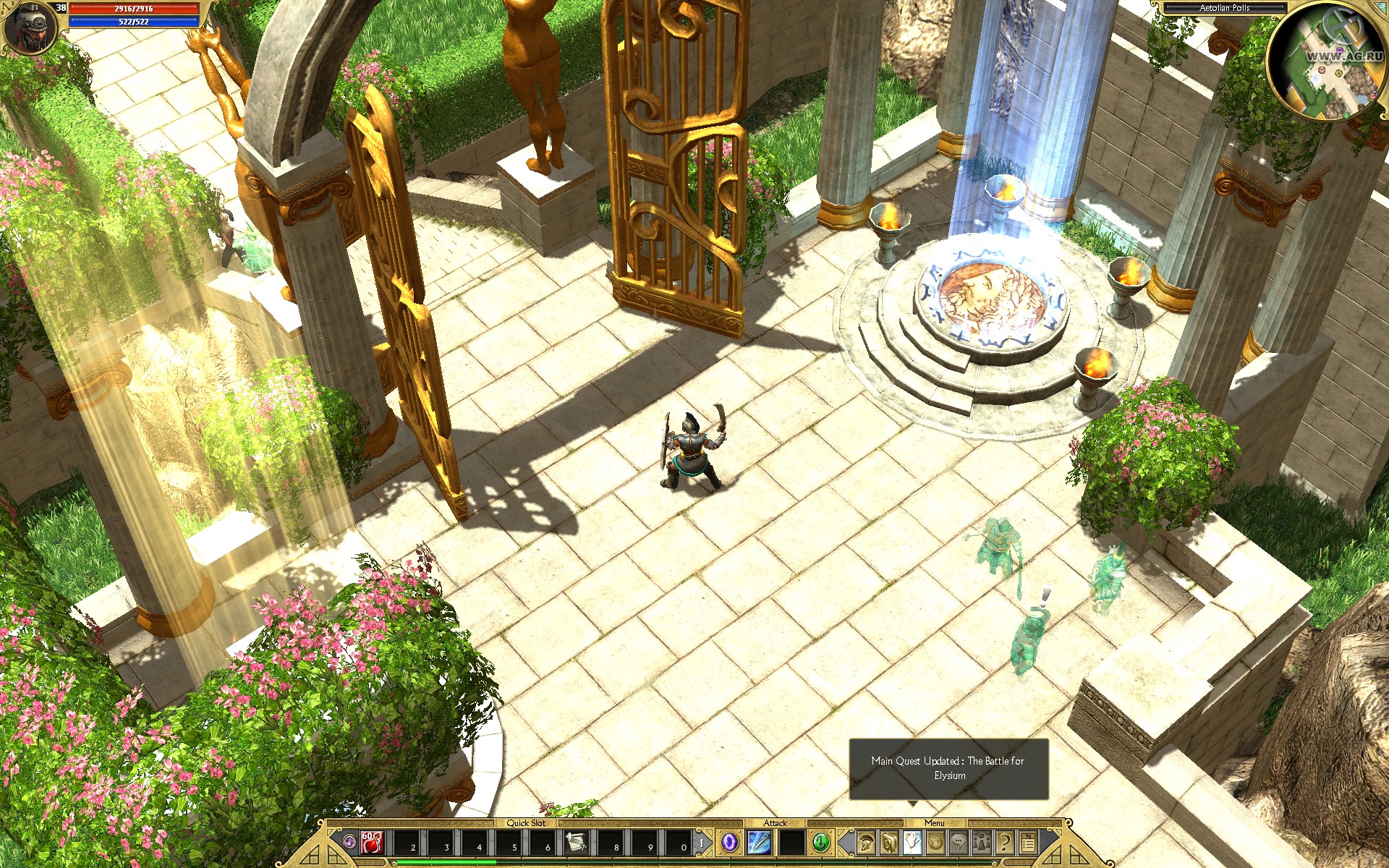This screenshot has height=868, width=1389.
Task: Open help using the question mark icon
Action: click(1006, 844)
